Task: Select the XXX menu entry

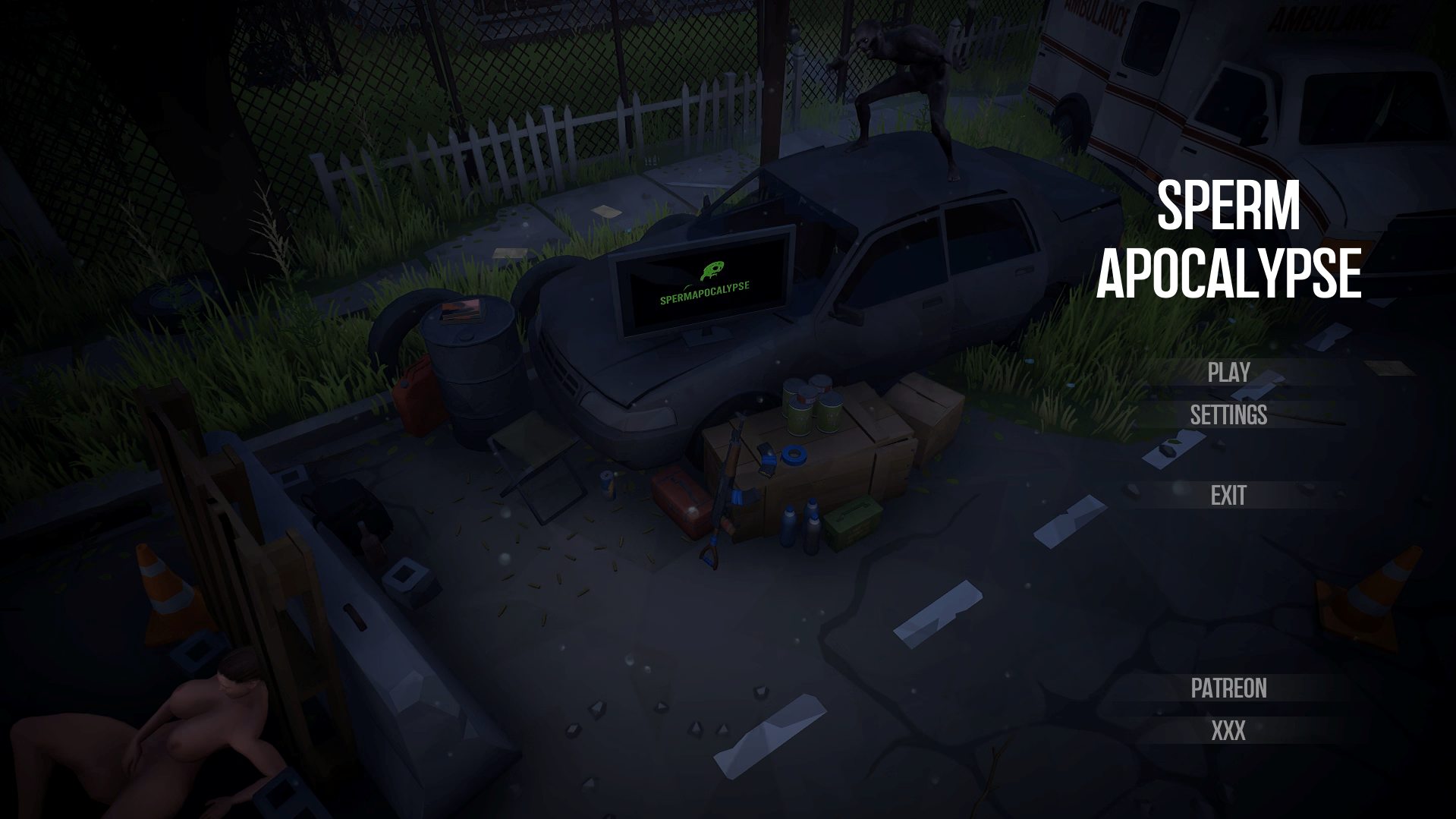Action: (1228, 731)
